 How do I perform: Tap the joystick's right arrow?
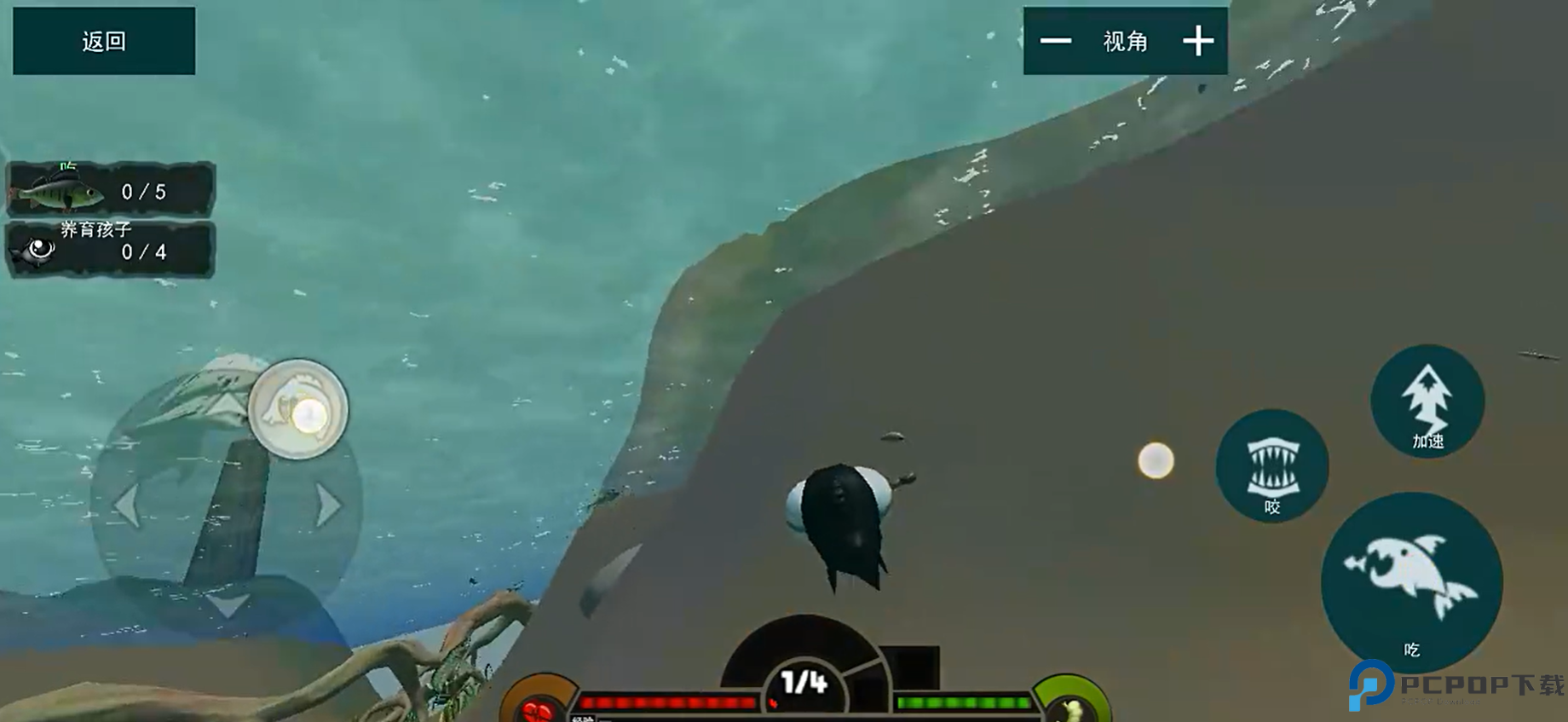click(328, 505)
